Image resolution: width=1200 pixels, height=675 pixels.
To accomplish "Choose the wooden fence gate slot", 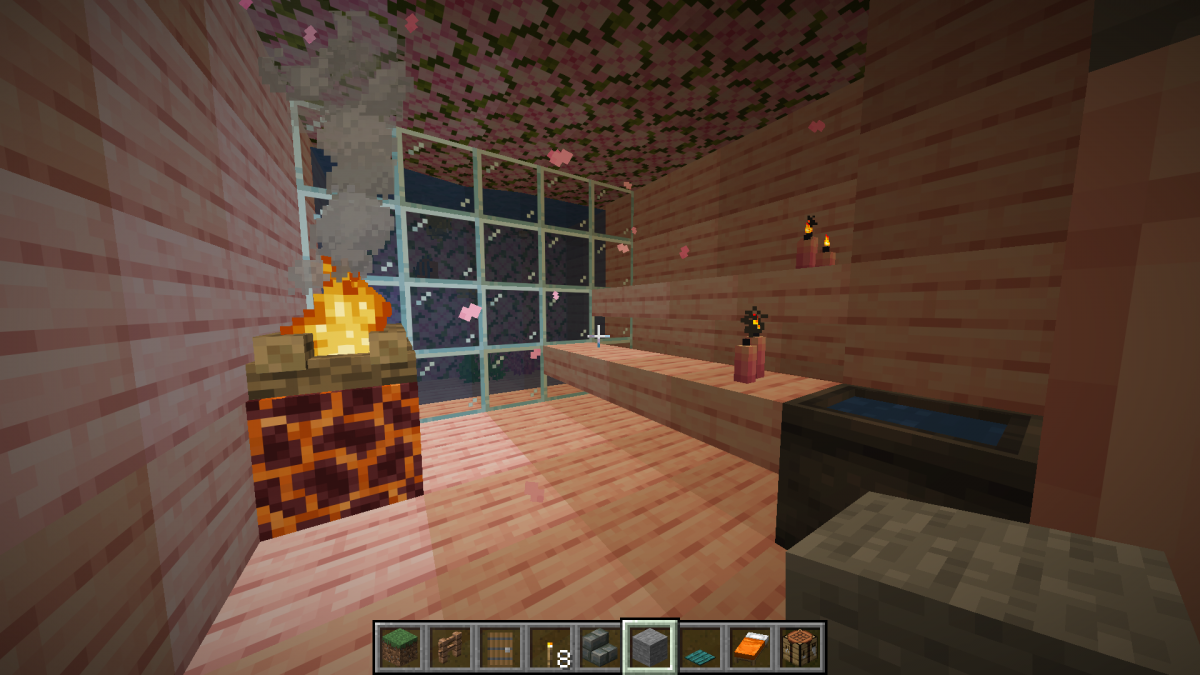I will coord(450,647).
